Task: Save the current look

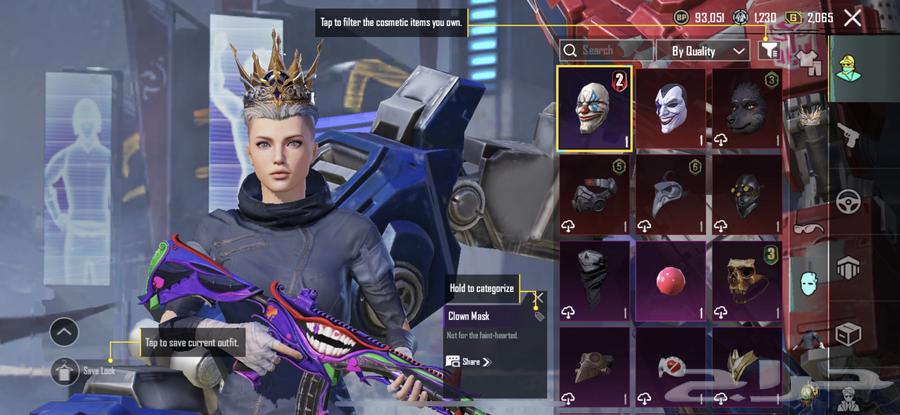Action: click(64, 371)
